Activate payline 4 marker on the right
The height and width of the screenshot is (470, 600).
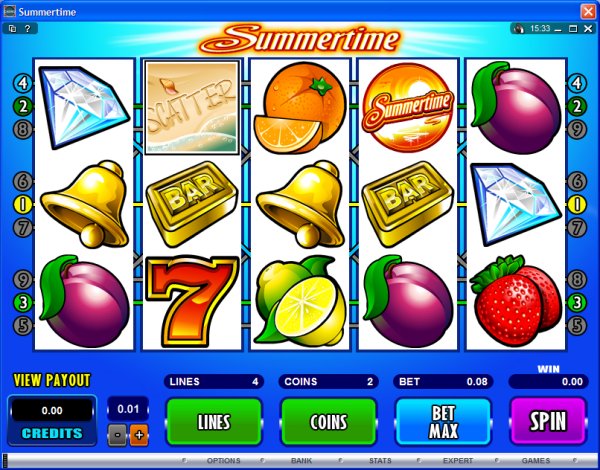coord(576,83)
